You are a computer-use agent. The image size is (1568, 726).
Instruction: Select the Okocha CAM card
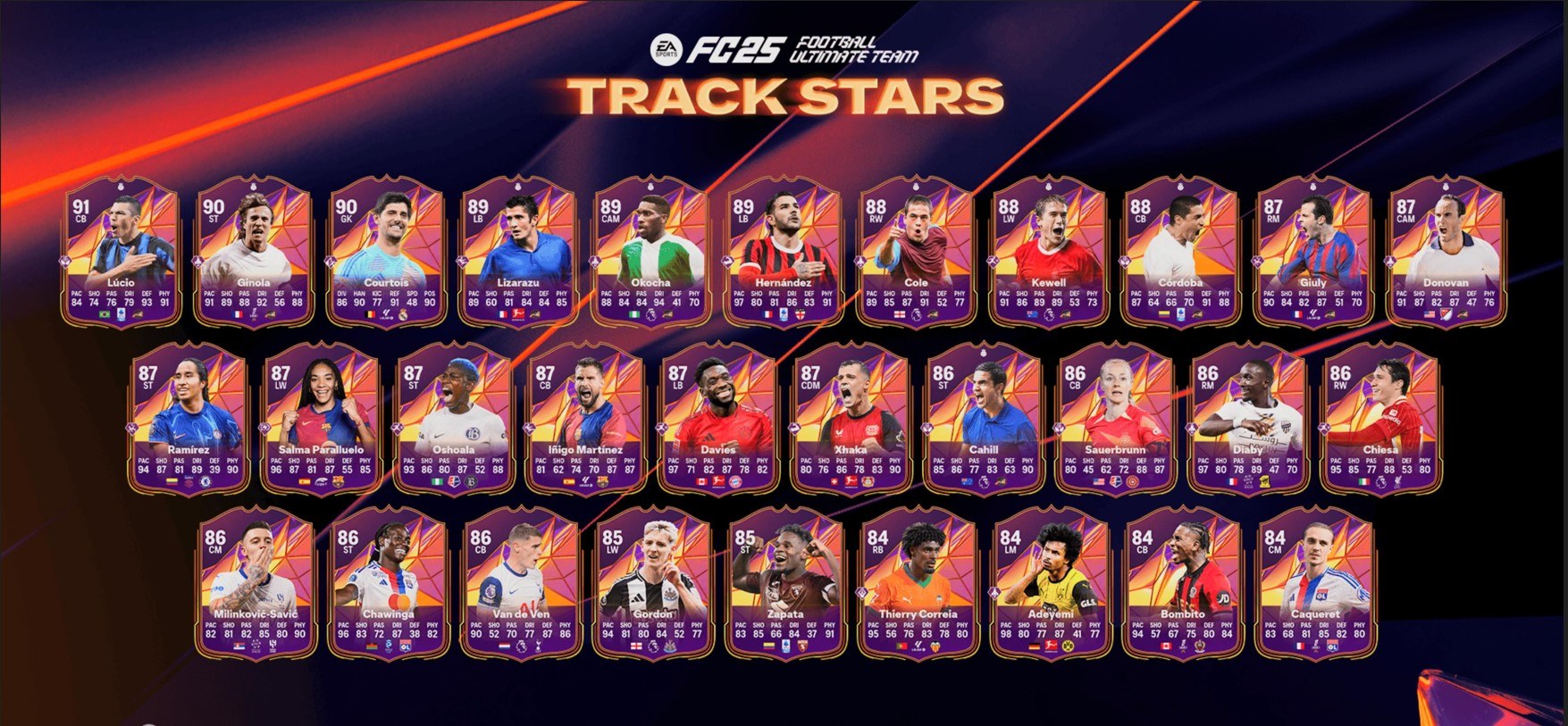pos(650,252)
